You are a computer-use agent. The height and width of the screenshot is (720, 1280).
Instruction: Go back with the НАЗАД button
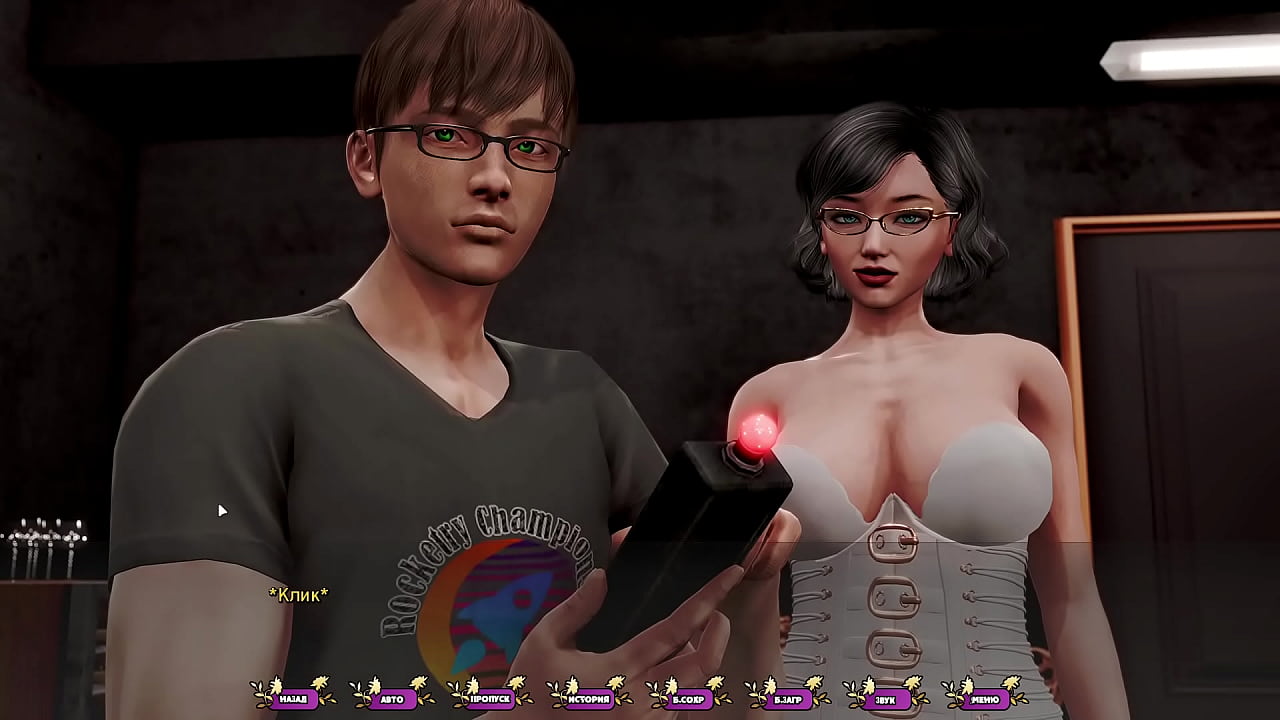coord(293,699)
